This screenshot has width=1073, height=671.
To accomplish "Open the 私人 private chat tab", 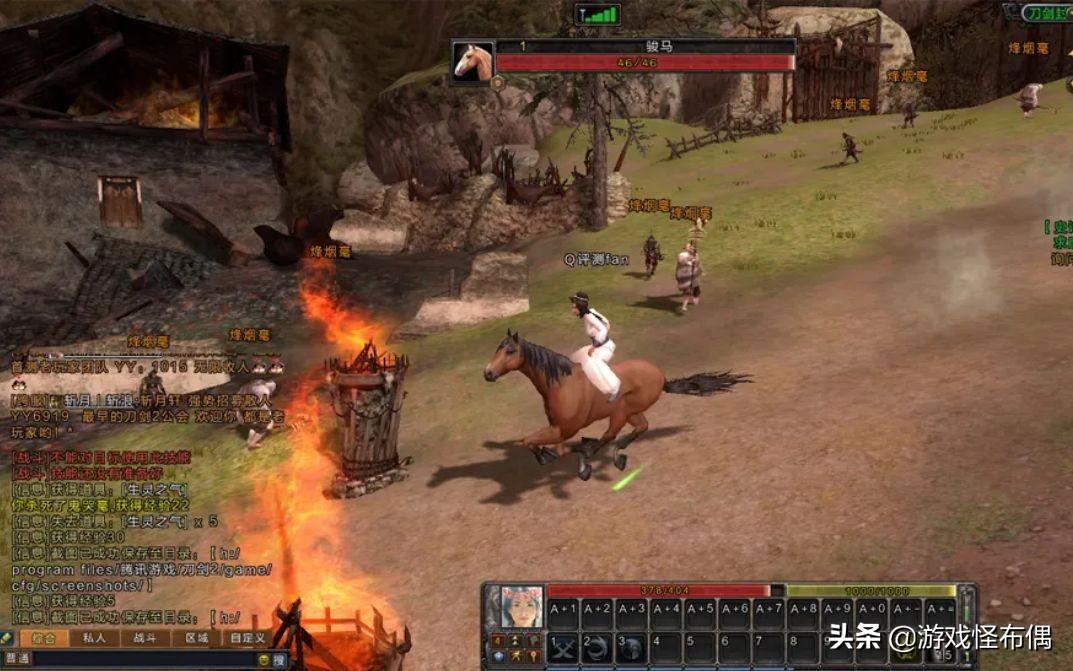I will tap(95, 638).
